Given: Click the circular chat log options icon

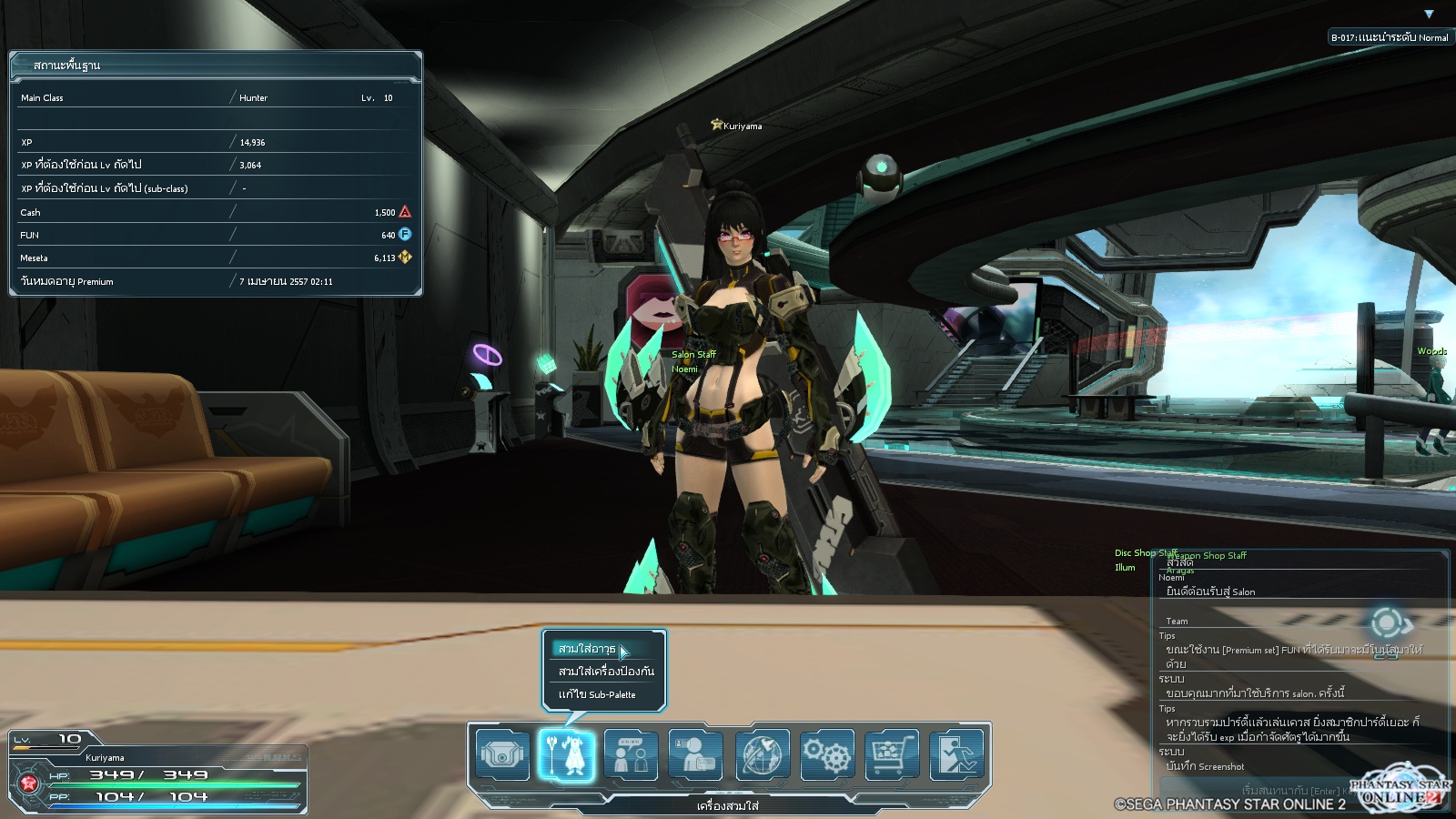Looking at the screenshot, I should tap(1388, 623).
